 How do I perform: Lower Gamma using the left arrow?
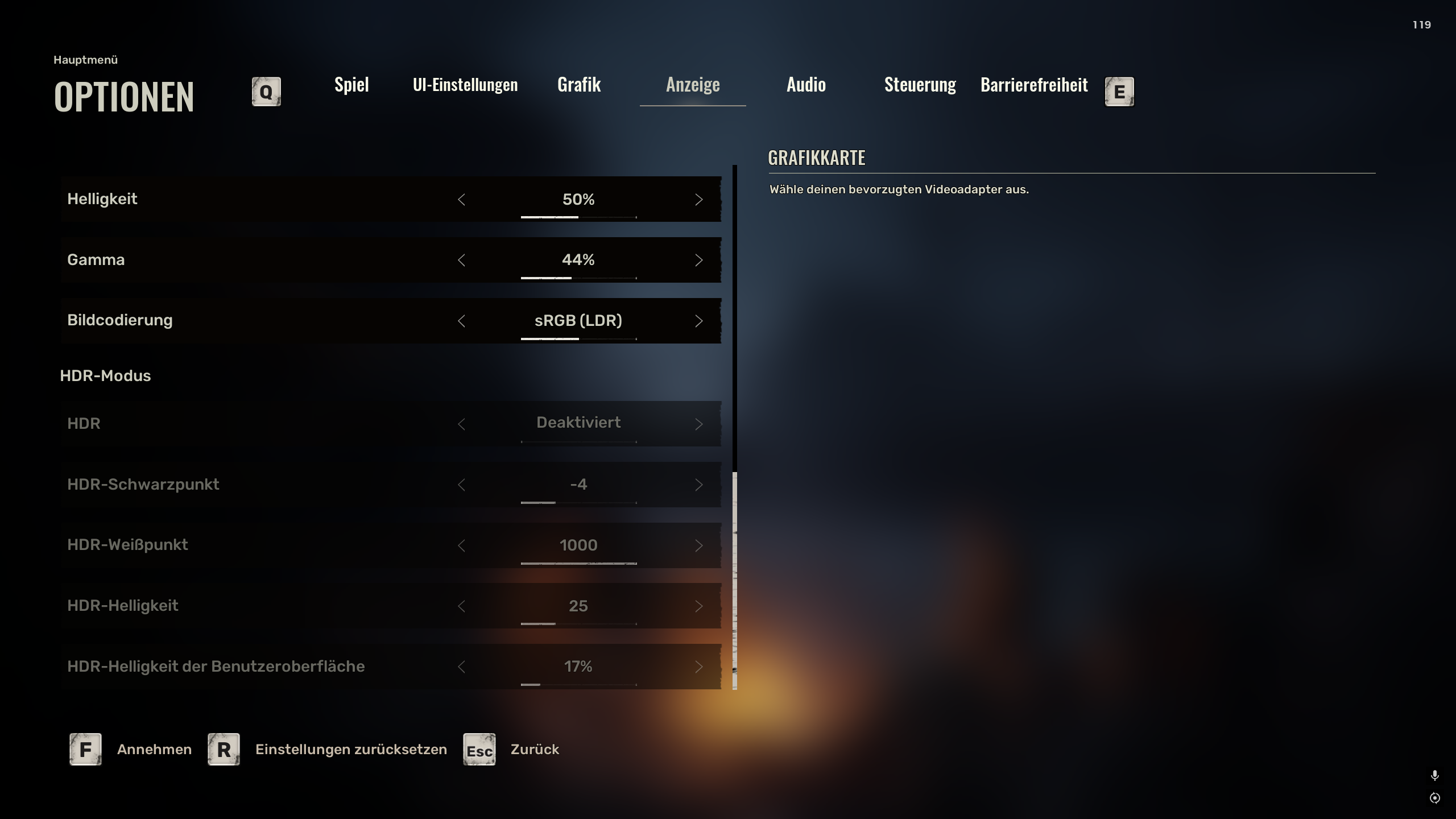(461, 260)
